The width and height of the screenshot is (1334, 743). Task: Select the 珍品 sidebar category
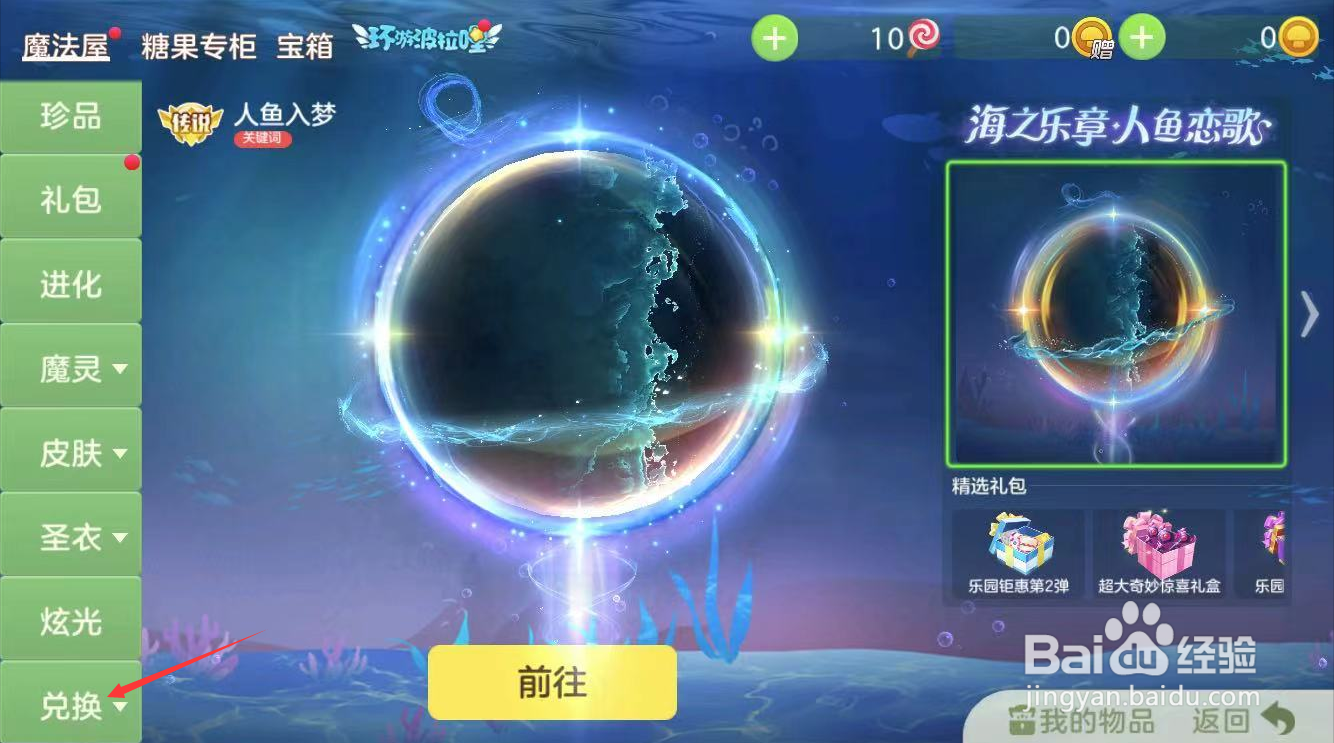pos(70,116)
